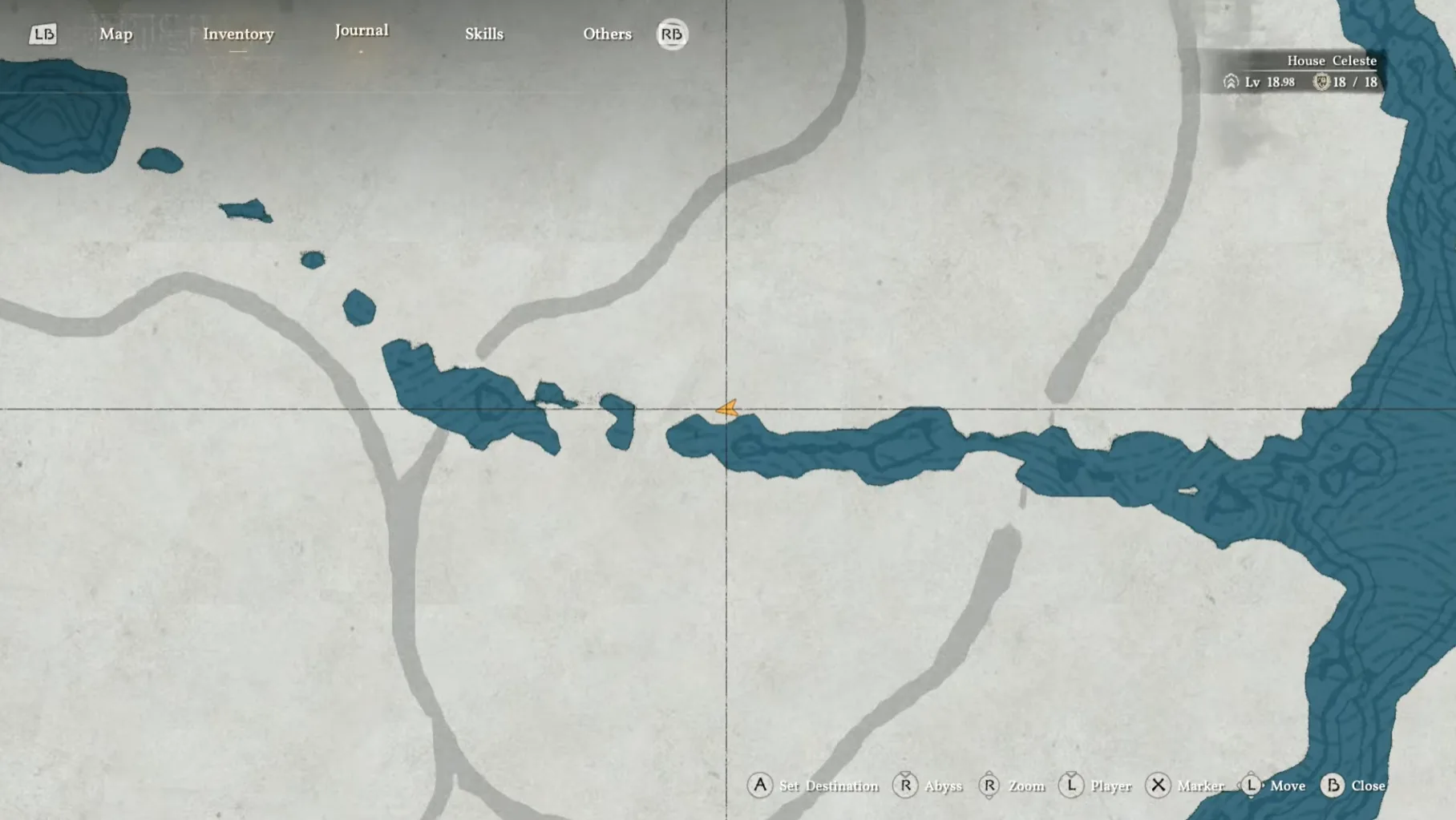
Task: Click the B button icon next to Close
Action: 1333,786
